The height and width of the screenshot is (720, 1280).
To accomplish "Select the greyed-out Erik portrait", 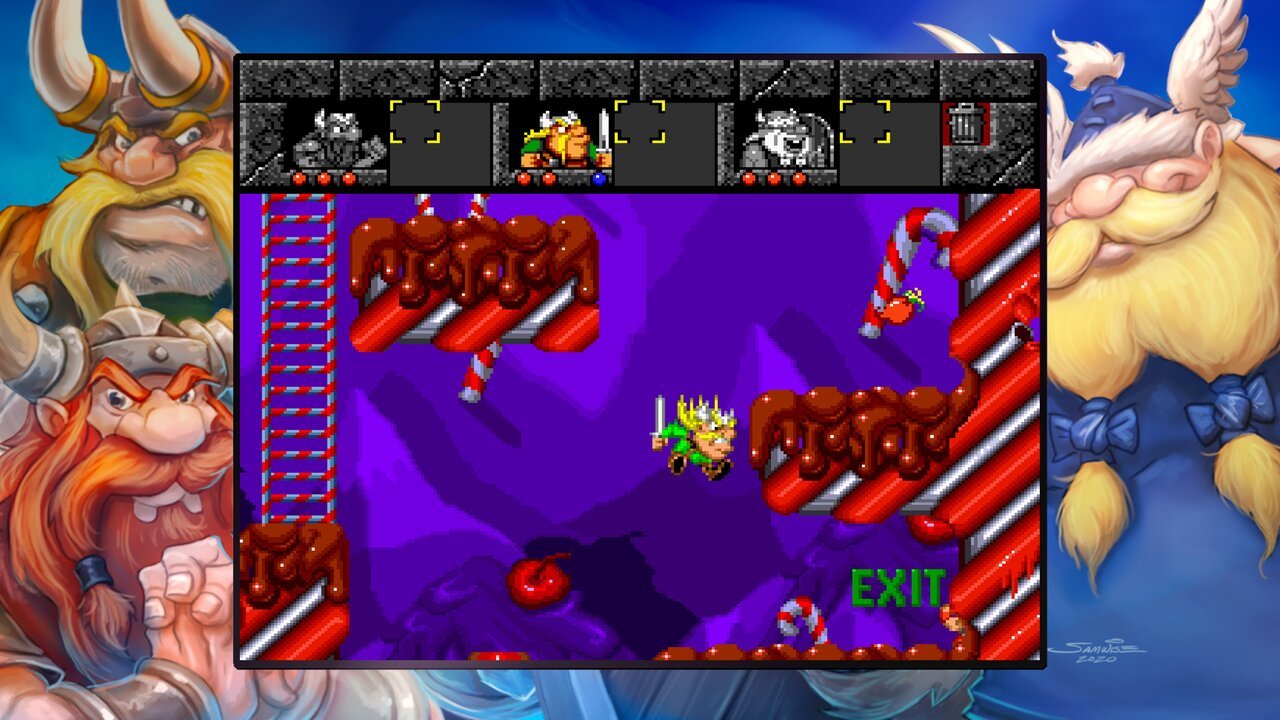I will [336, 138].
